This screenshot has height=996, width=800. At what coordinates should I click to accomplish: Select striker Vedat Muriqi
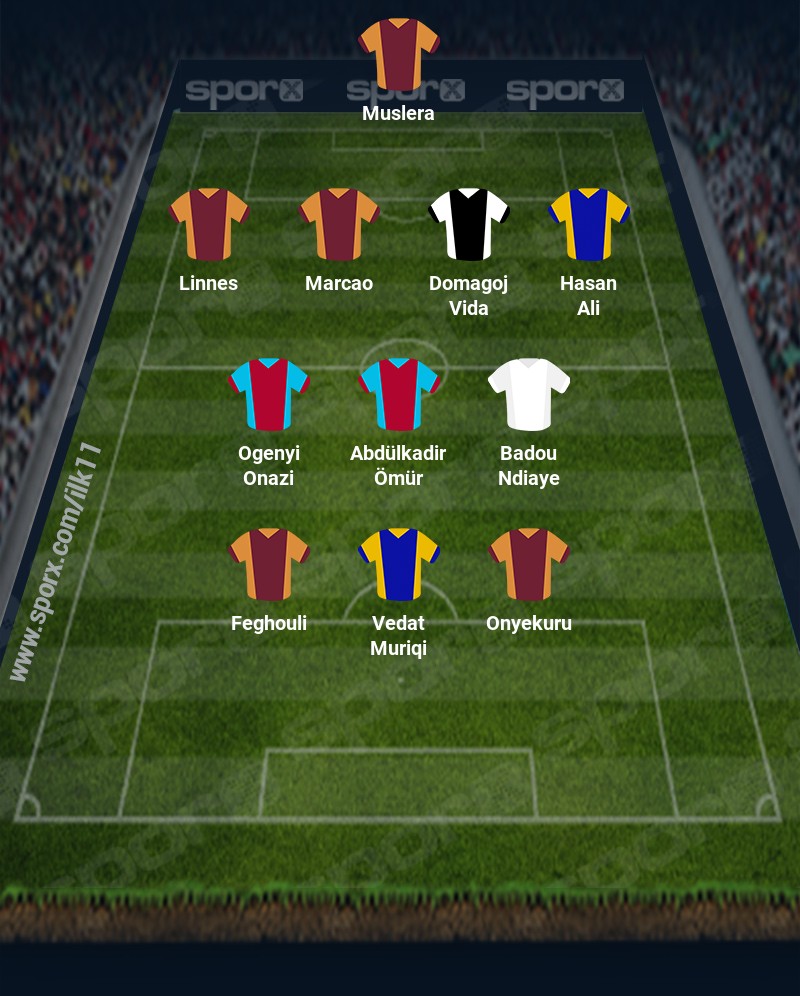click(x=399, y=564)
